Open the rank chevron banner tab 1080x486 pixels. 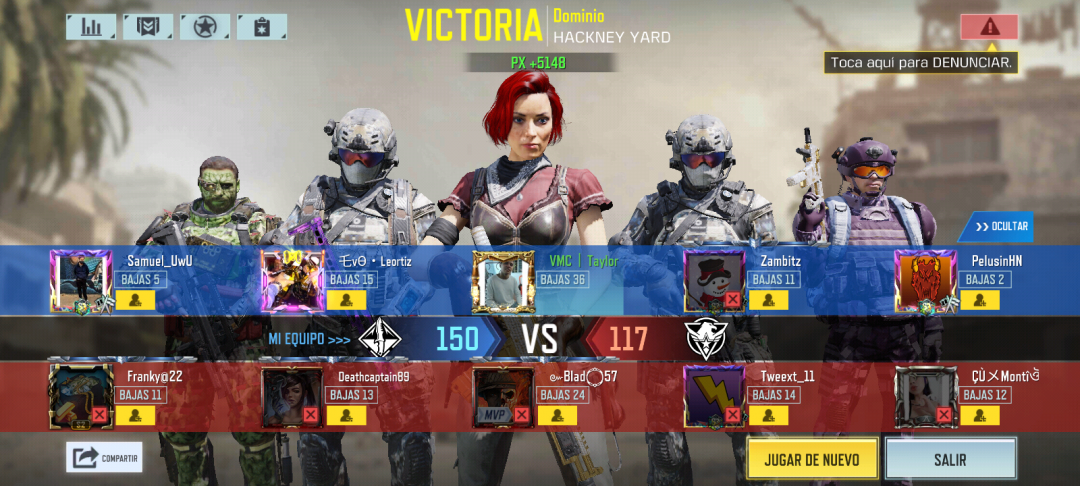[148, 27]
